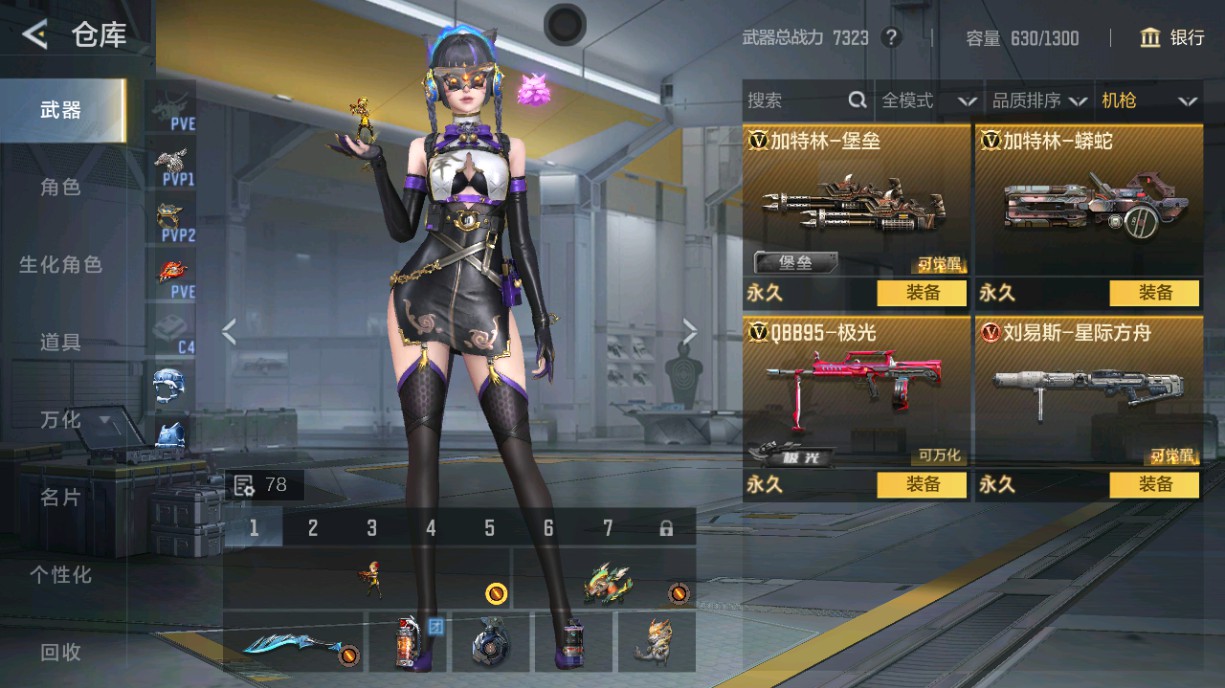Open the 回收 recycle section
This screenshot has height=688, width=1225.
pyautogui.click(x=60, y=652)
